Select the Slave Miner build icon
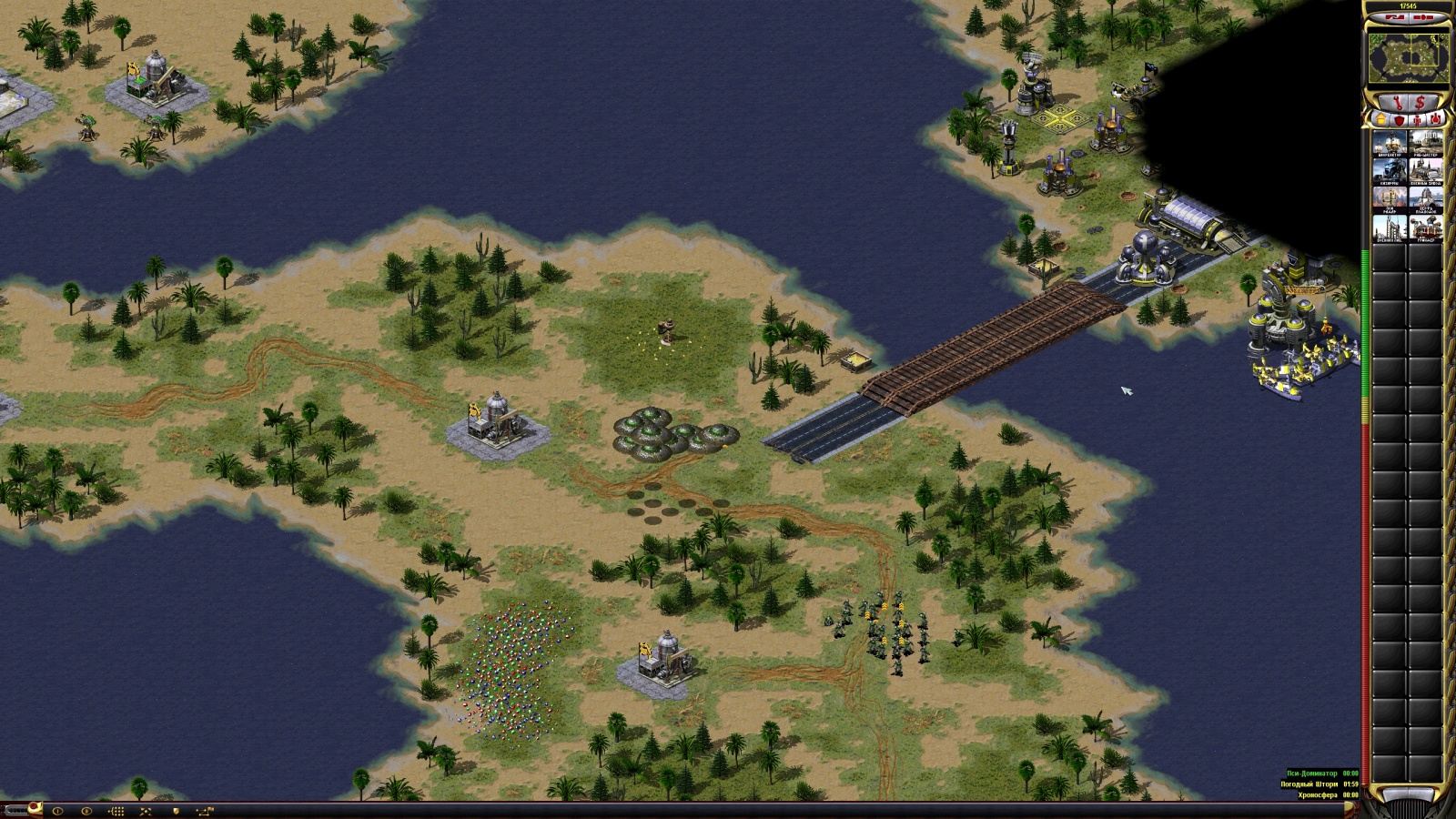The width and height of the screenshot is (1456, 819). tap(1425, 144)
